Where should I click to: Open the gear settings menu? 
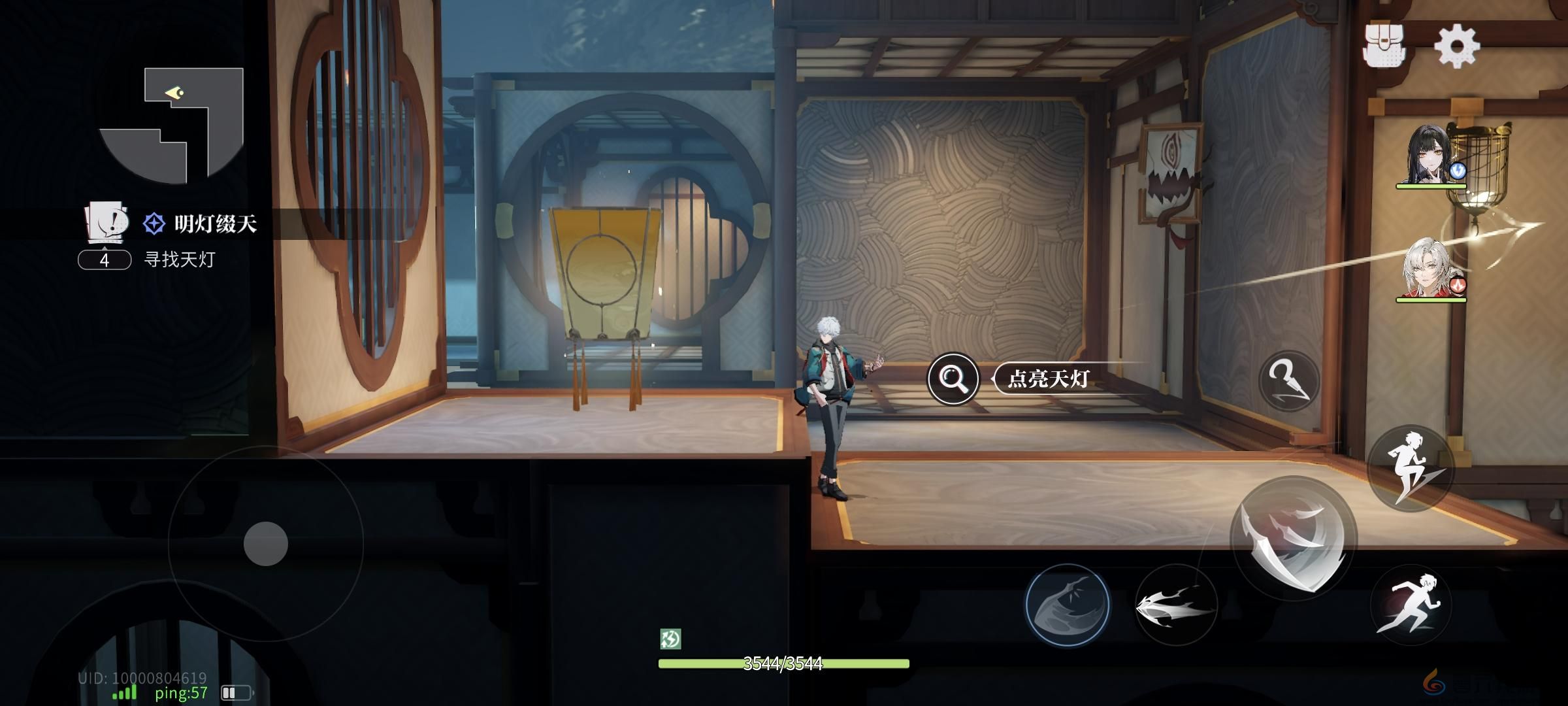pos(1456,45)
